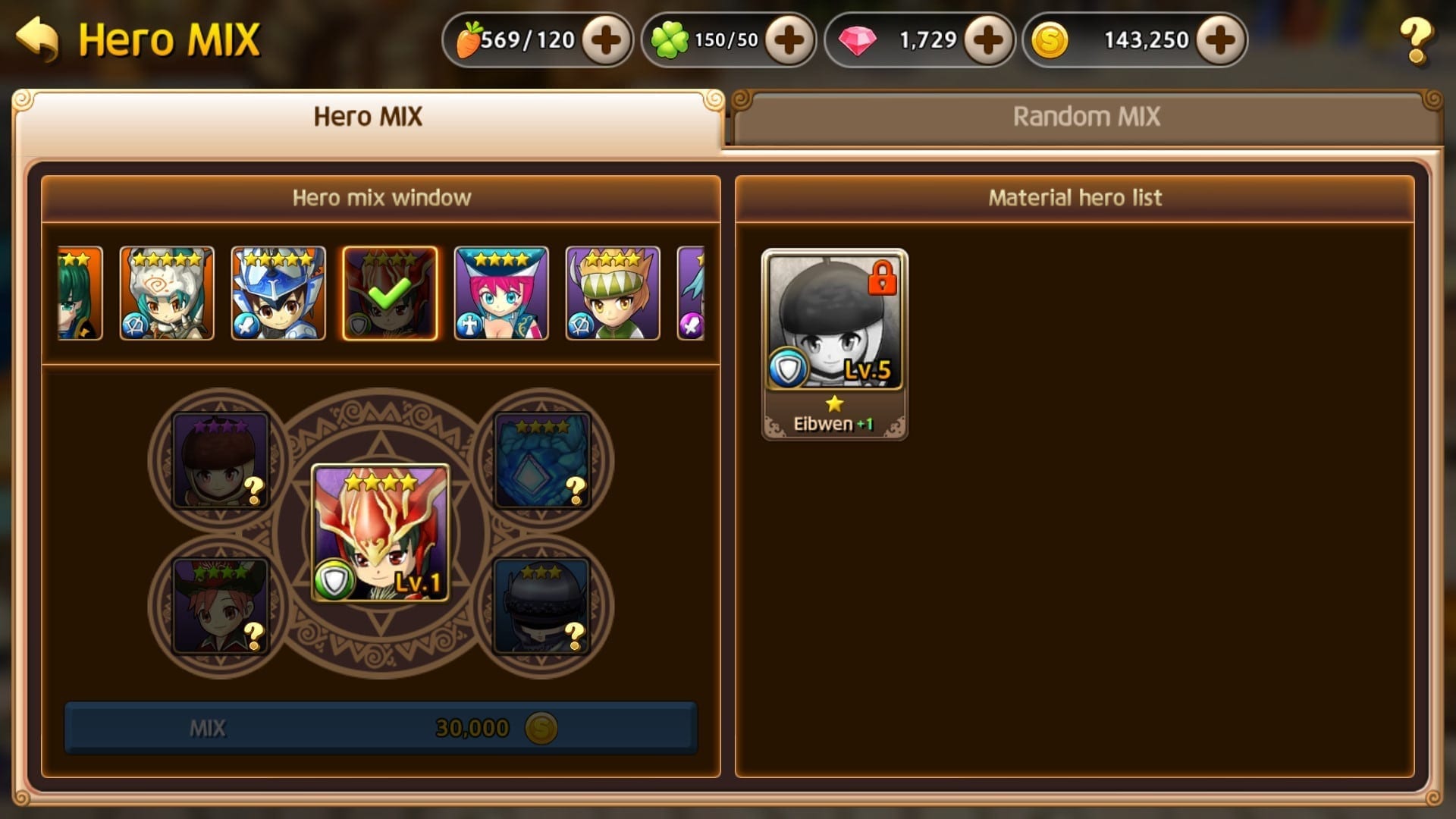Screen dimensions: 1456x819
Task: Choose the red-haired hatted material slot
Action: coord(221,606)
